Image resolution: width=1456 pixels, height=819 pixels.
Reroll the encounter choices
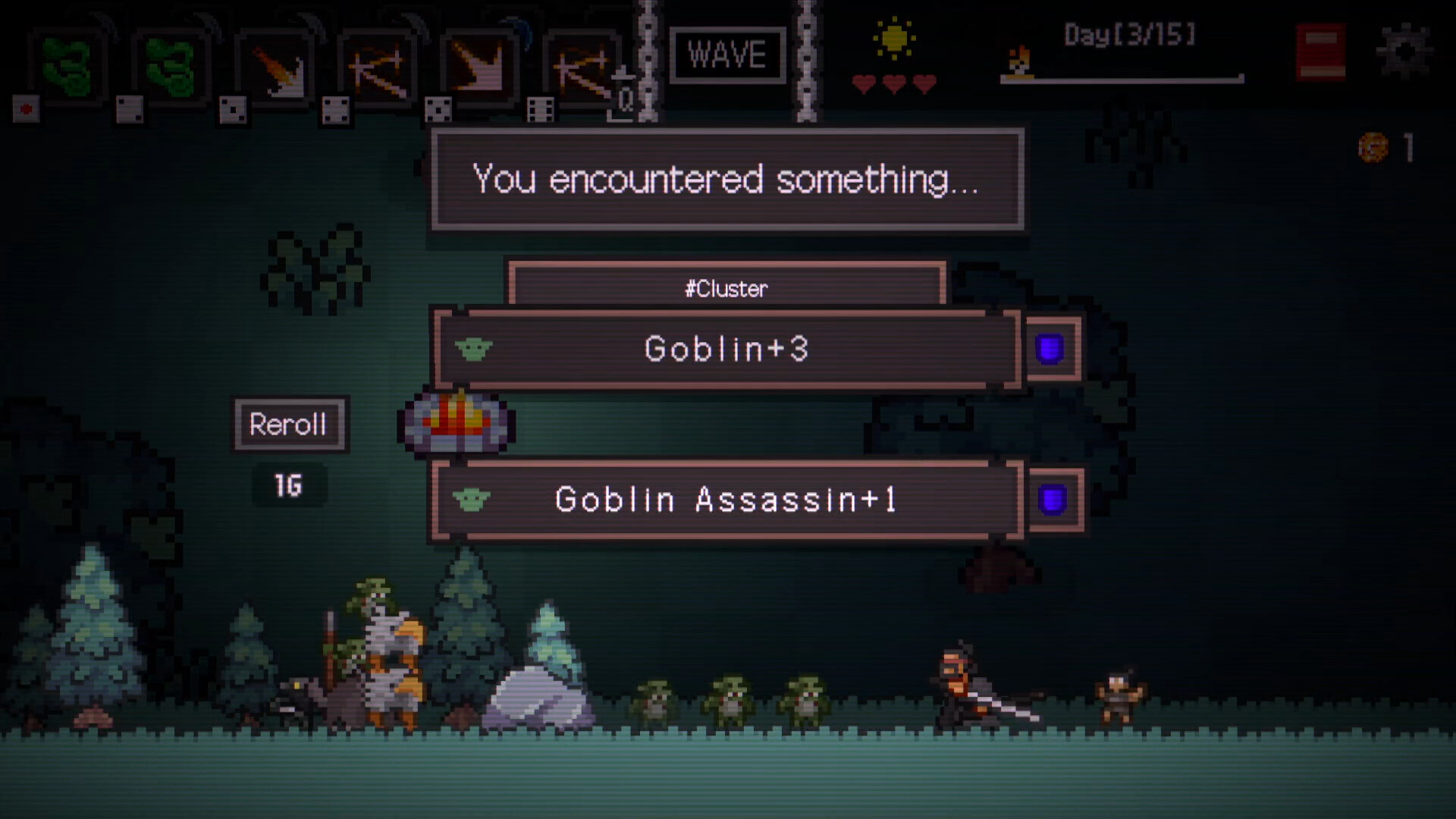[x=288, y=425]
